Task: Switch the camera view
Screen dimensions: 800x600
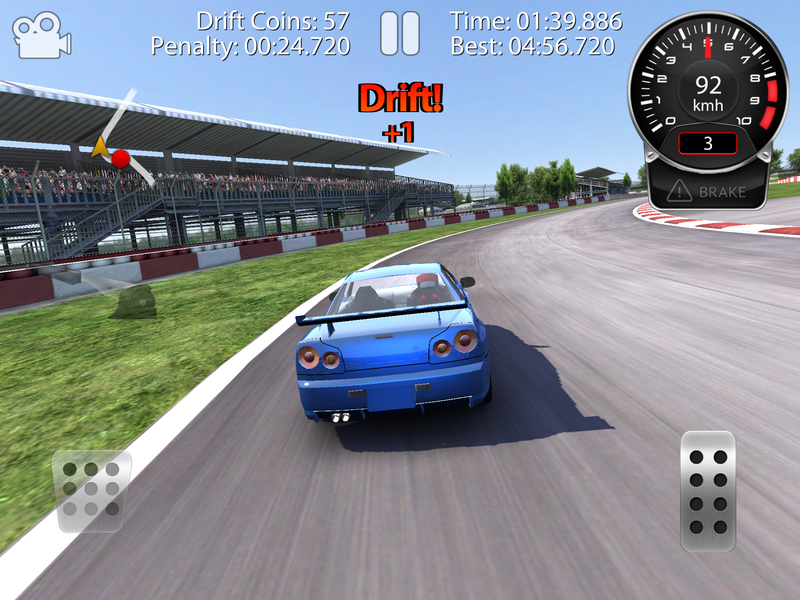Action: [41, 35]
